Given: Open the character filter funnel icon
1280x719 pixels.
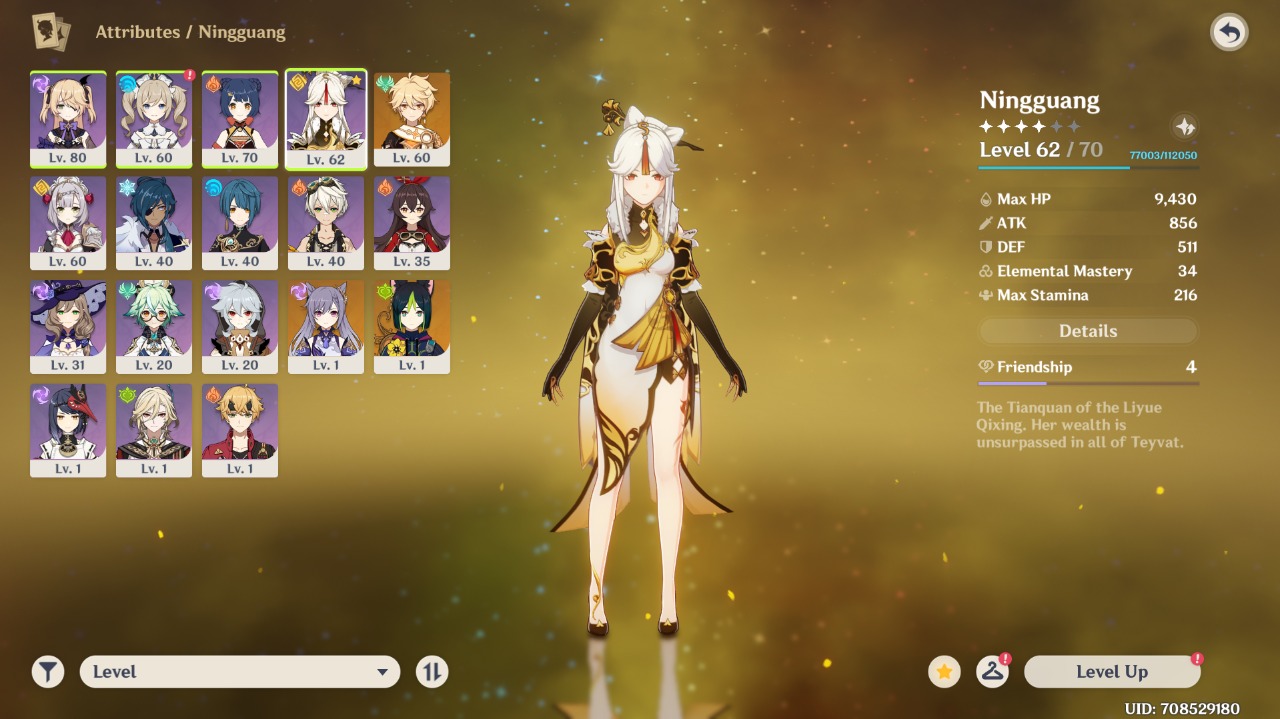Looking at the screenshot, I should [x=47, y=672].
